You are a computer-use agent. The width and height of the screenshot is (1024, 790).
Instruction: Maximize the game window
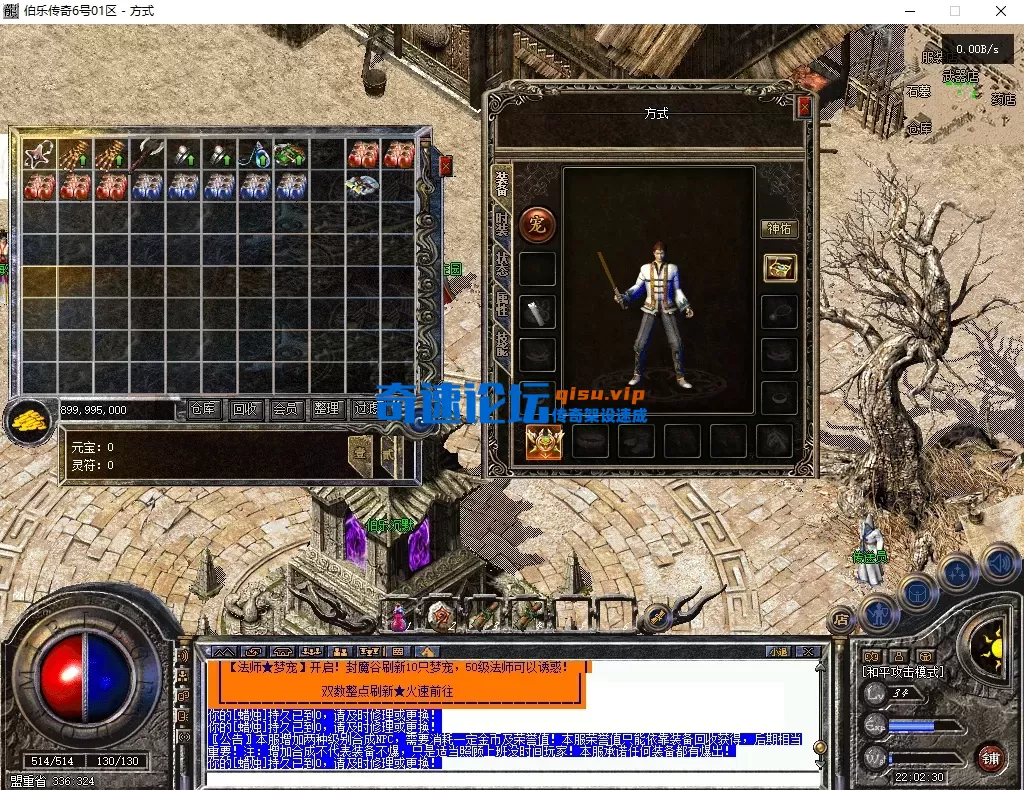click(x=954, y=11)
